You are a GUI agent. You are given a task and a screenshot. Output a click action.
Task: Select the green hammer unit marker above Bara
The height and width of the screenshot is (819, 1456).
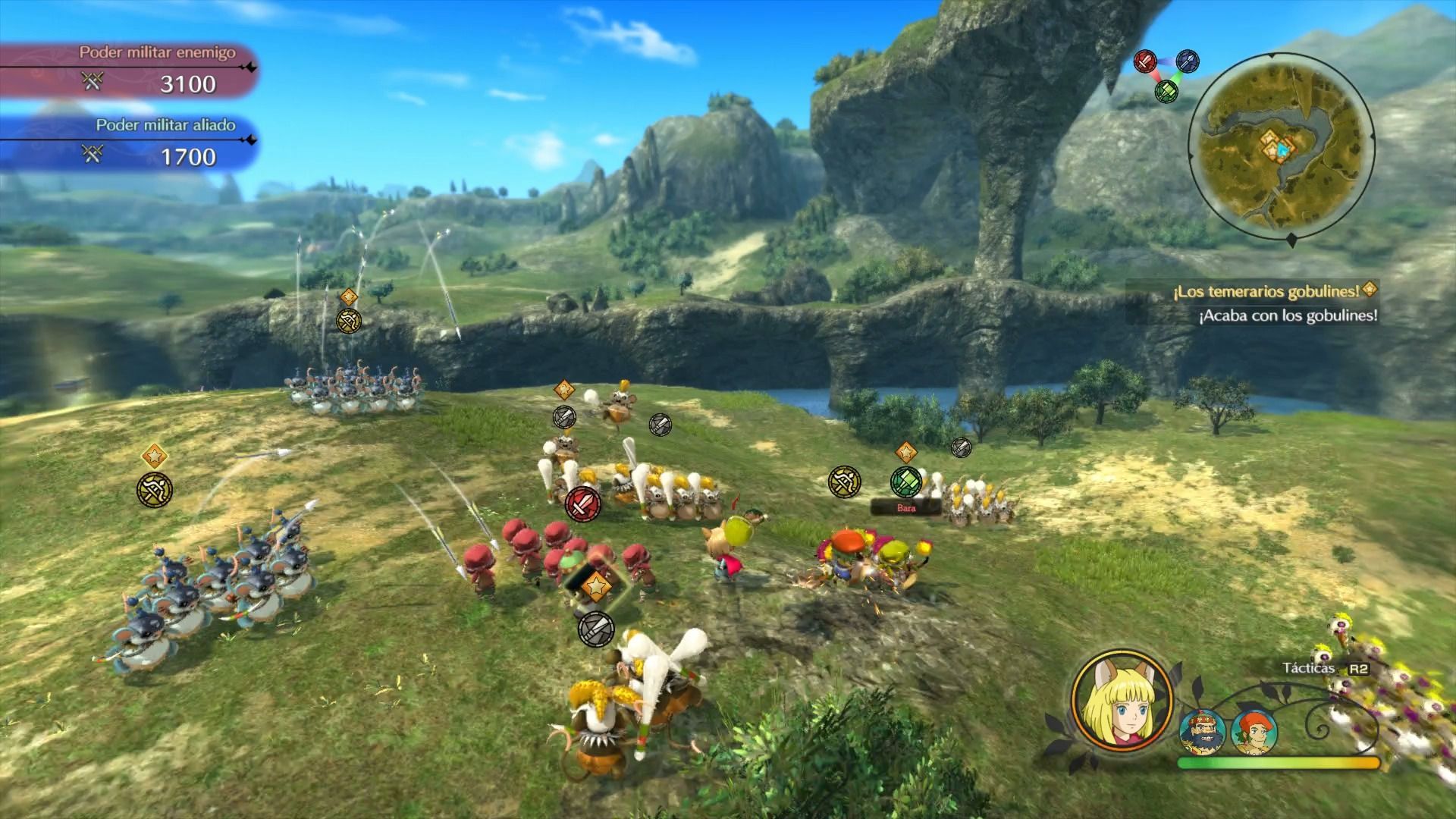(x=905, y=481)
